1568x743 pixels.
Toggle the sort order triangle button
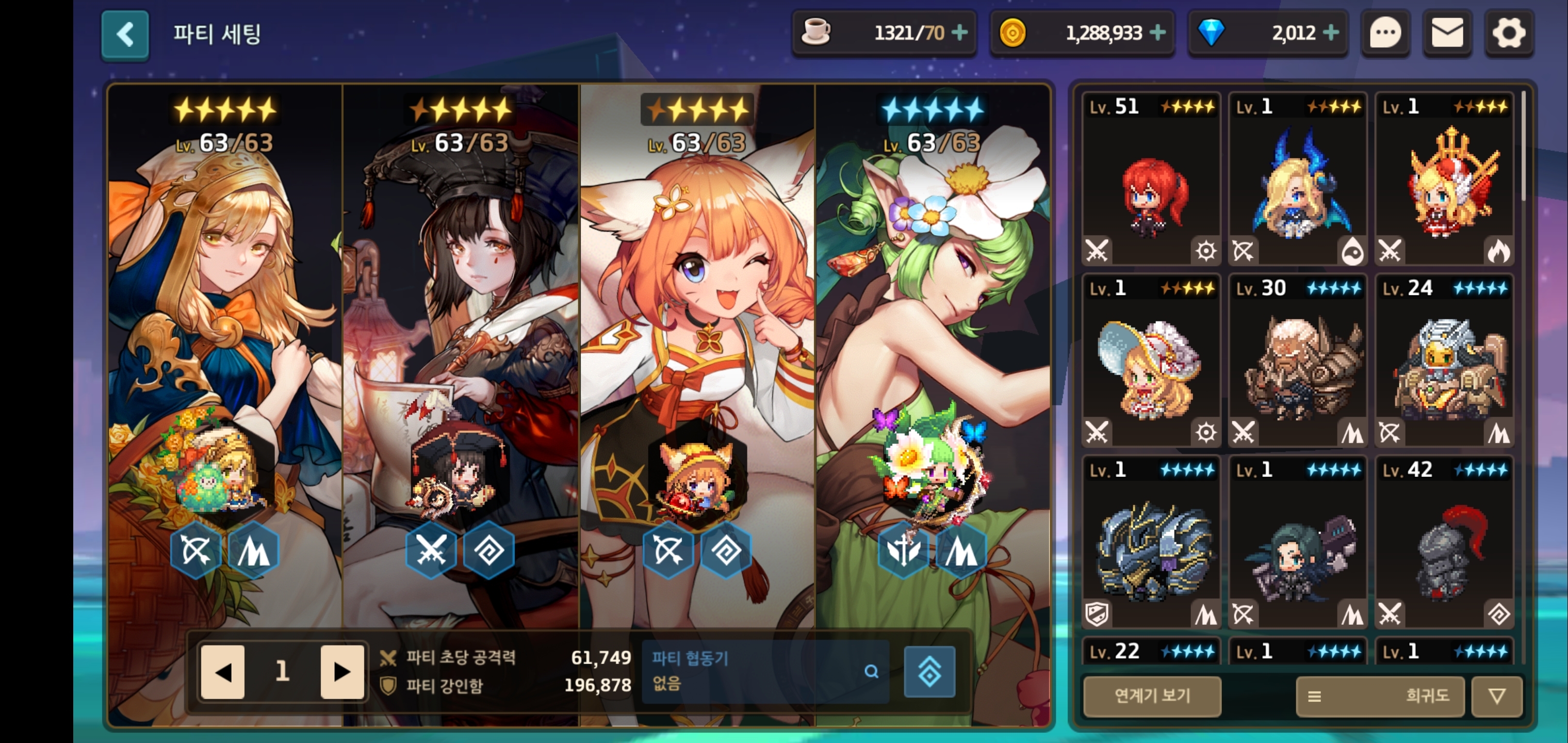1497,696
